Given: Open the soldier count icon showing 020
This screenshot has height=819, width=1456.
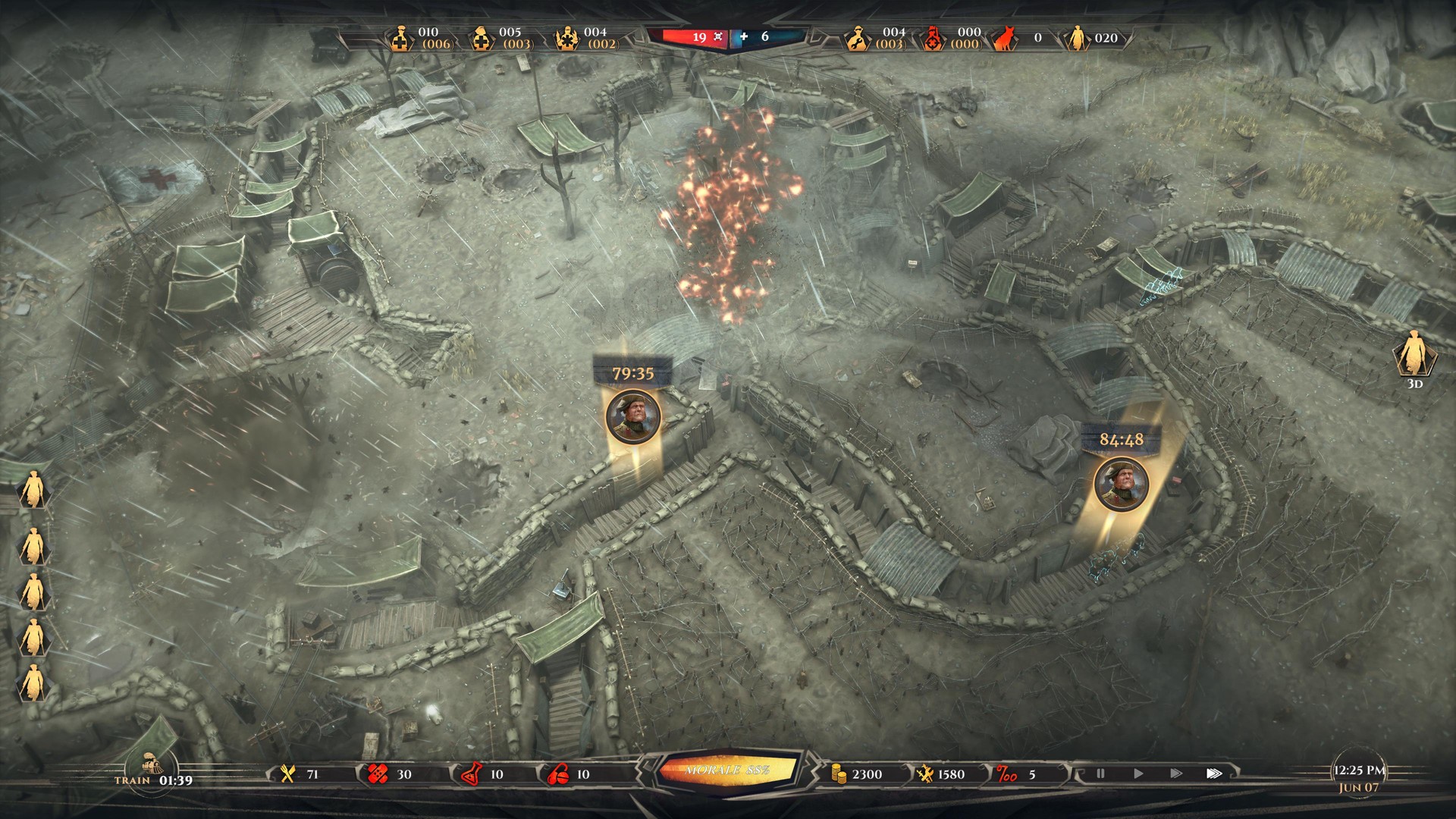Looking at the screenshot, I should (x=1076, y=38).
